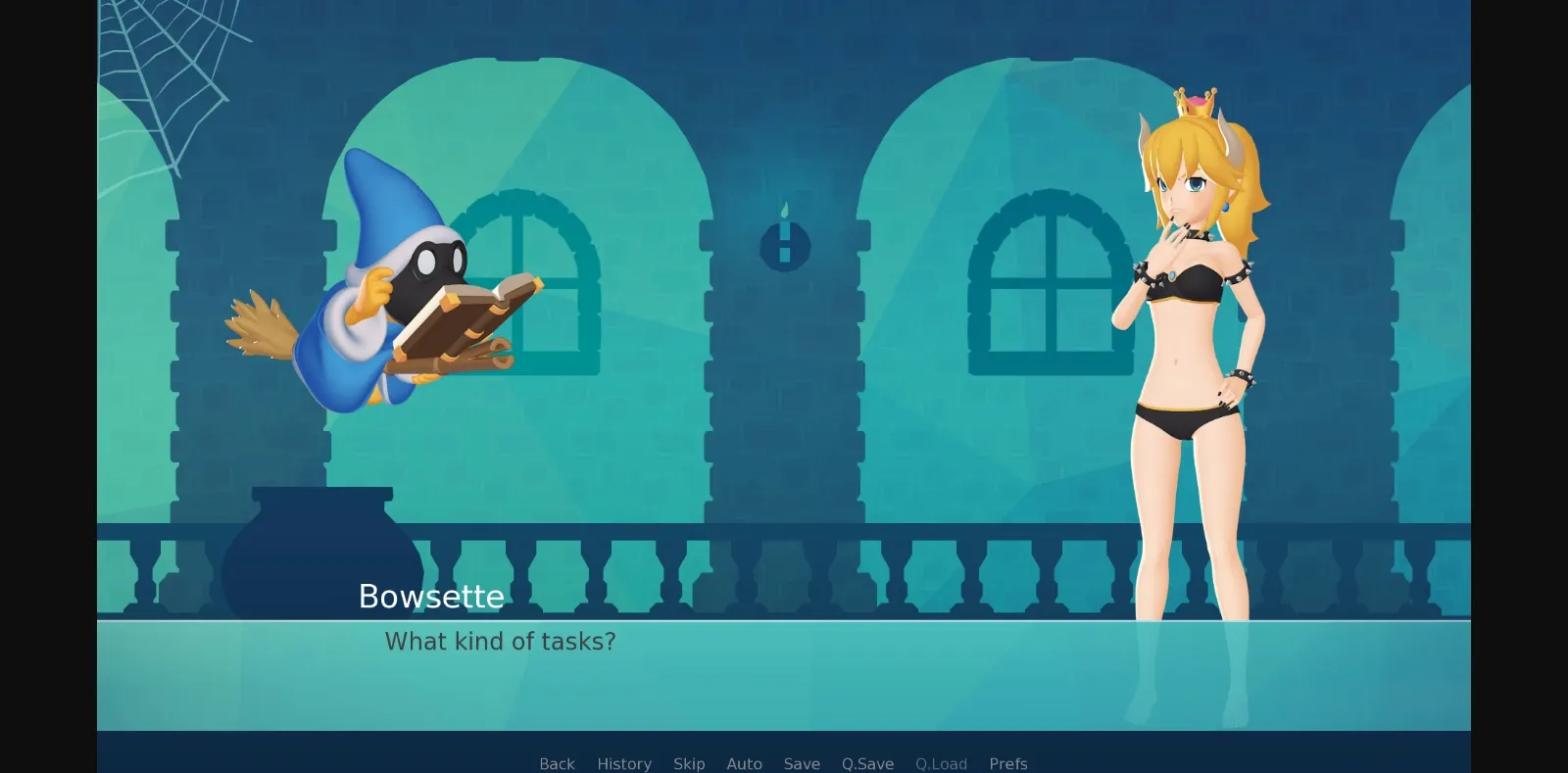Click the line 'What kind of tasks?'
Screen dimensions: 1568x773
coord(500,642)
